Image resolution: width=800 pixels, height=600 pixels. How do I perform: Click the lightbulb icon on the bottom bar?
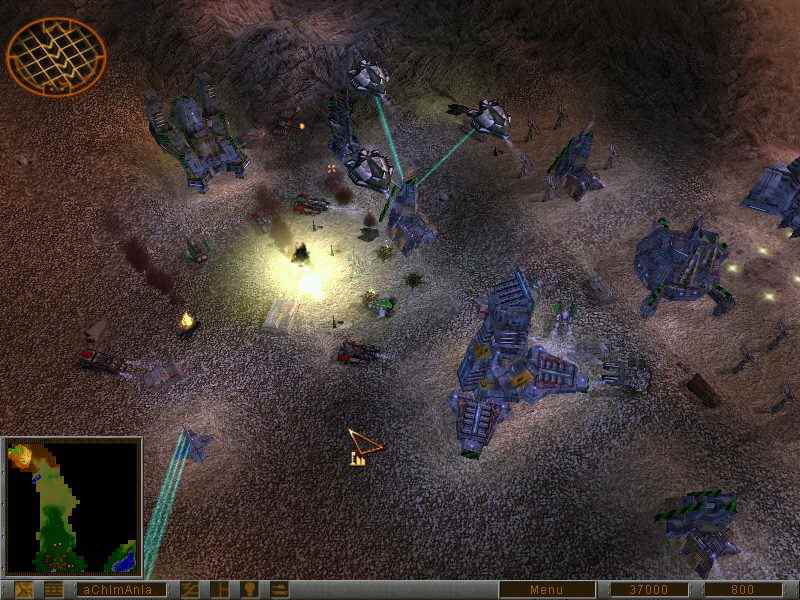coord(249,590)
